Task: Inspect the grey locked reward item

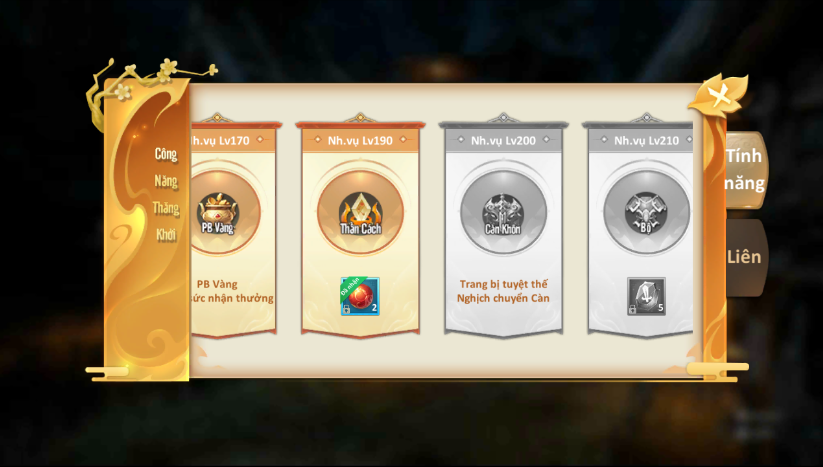Action: click(646, 296)
